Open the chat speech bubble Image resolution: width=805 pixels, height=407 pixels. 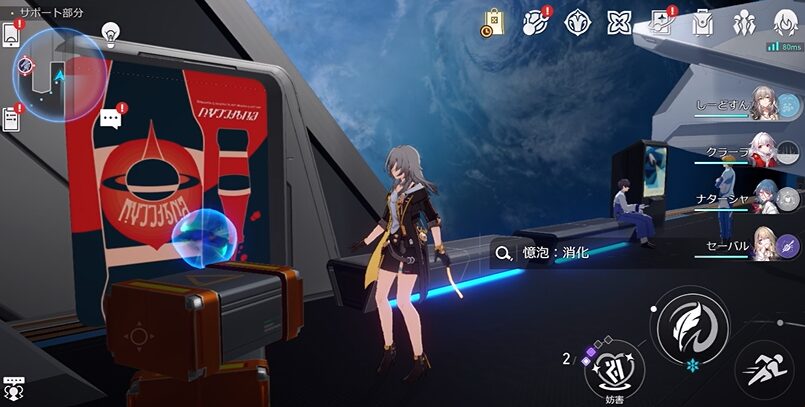pyautogui.click(x=110, y=120)
